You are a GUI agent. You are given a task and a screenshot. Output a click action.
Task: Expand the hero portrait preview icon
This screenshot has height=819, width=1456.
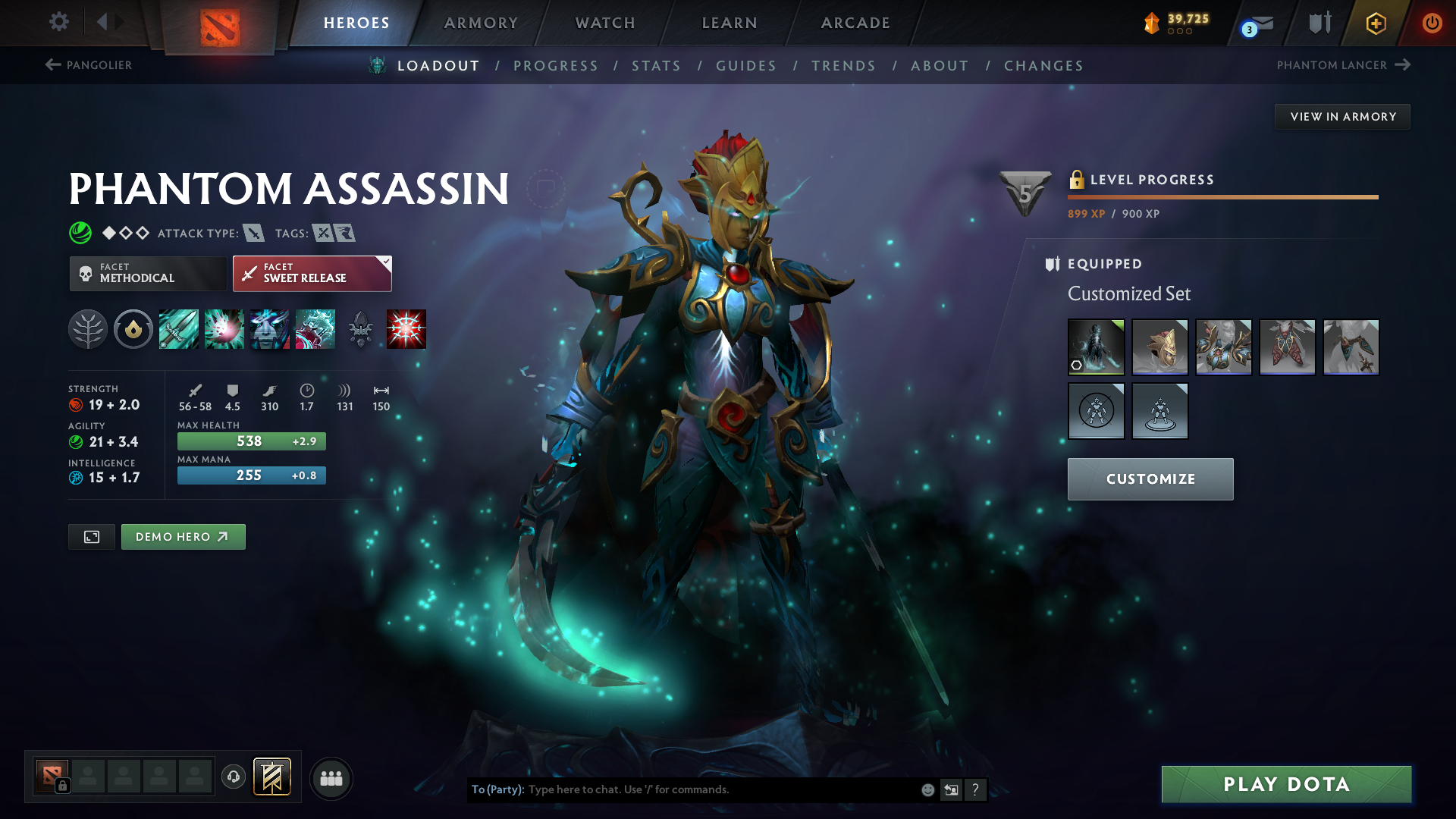click(91, 536)
